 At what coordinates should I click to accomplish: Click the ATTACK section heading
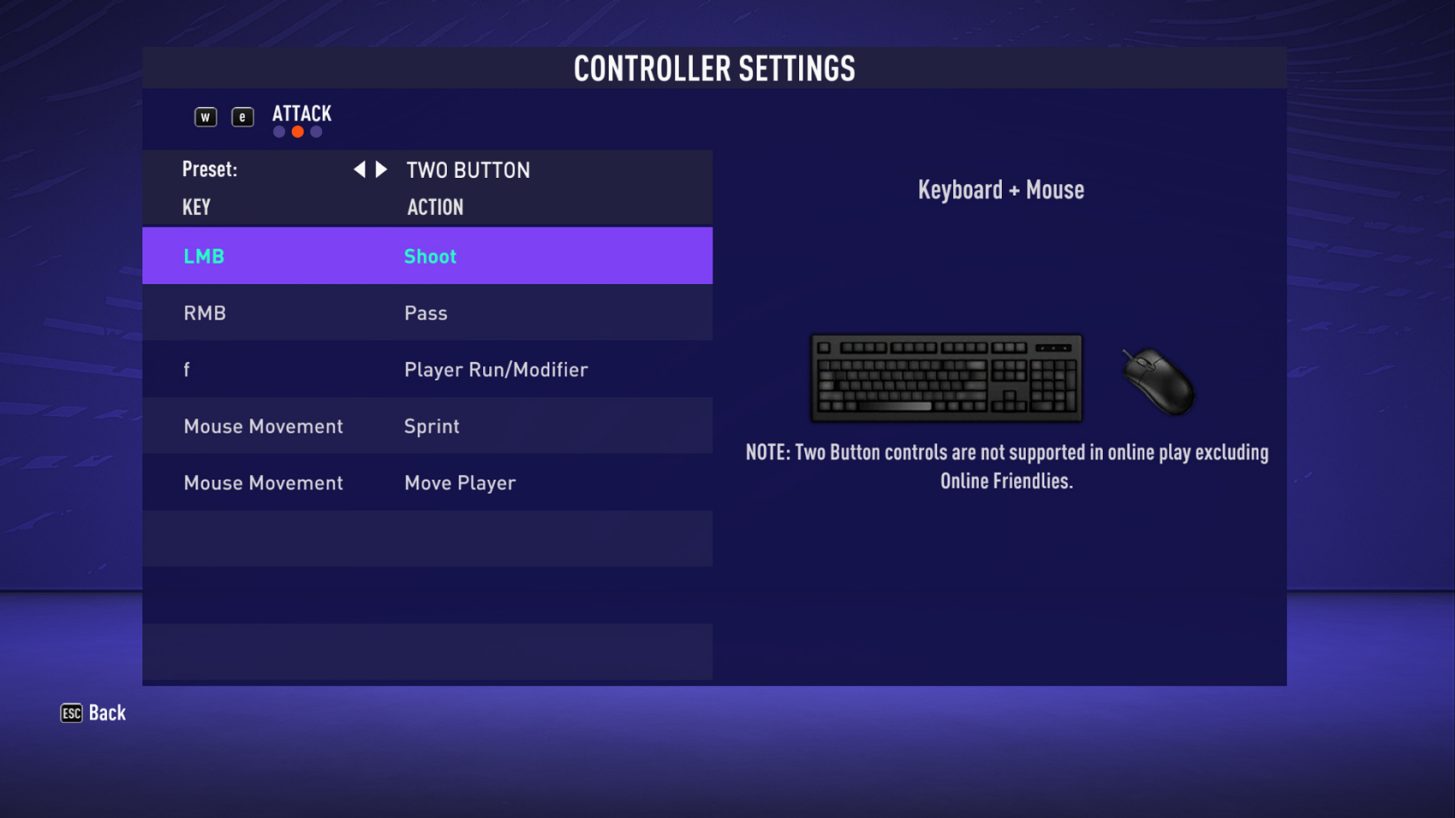pos(301,114)
